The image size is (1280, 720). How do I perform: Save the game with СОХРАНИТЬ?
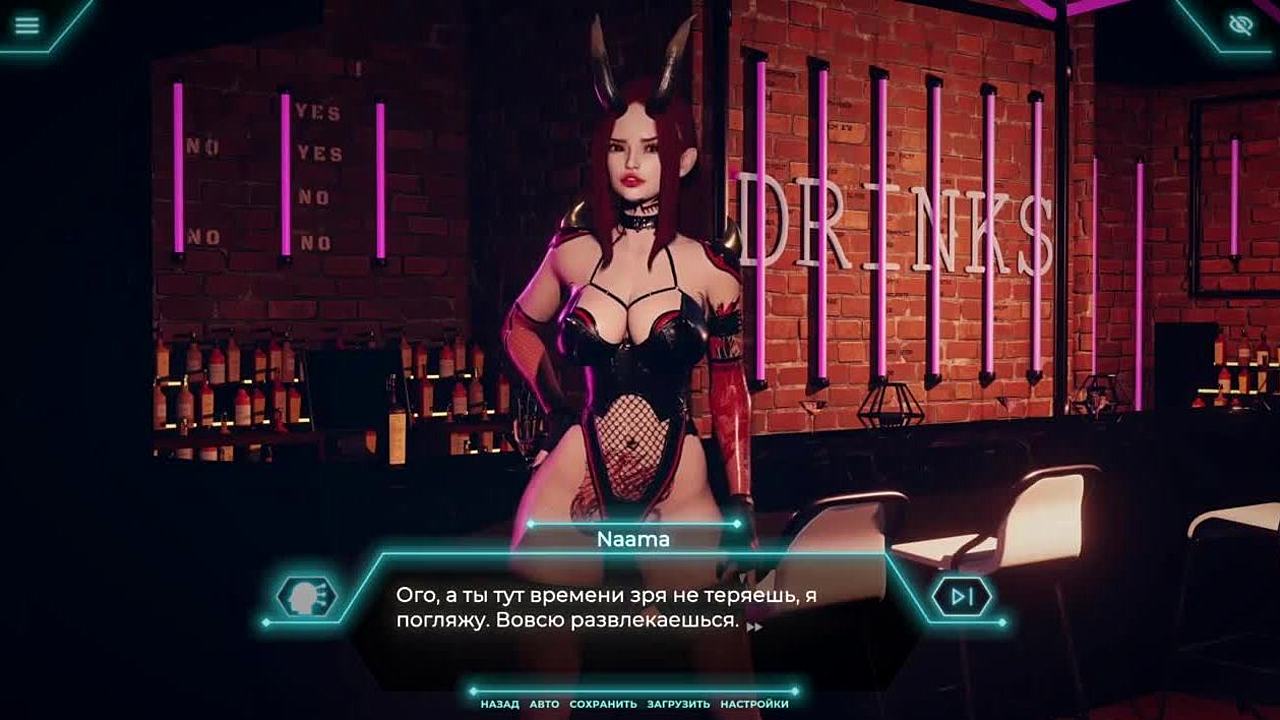pyautogui.click(x=603, y=704)
